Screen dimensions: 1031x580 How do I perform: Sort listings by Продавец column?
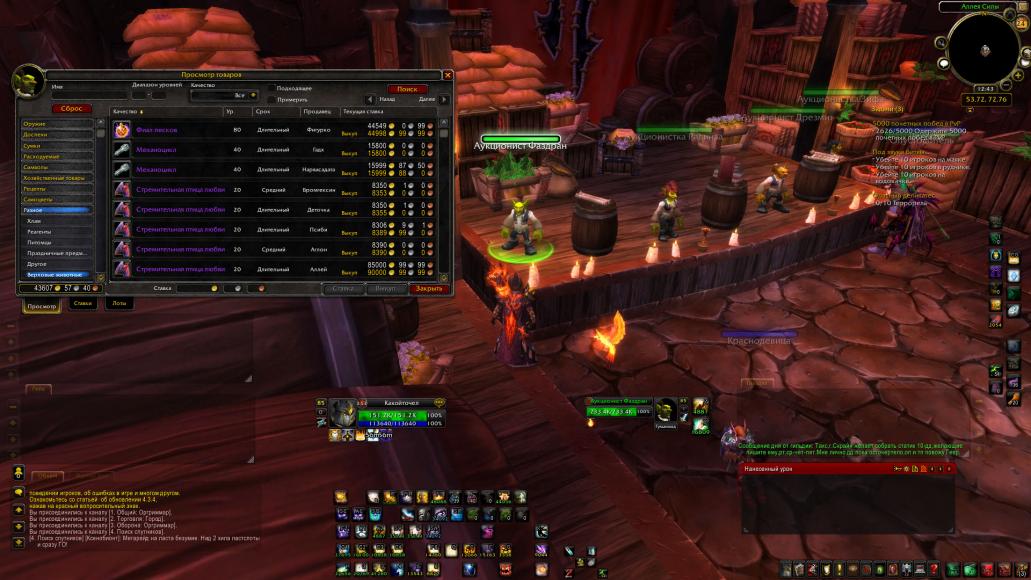317,111
